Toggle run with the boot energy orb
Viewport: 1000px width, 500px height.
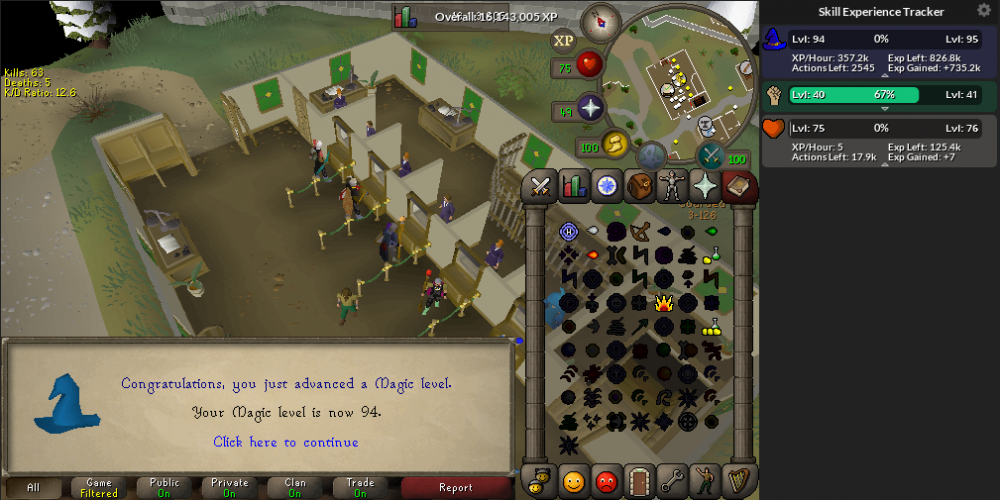tap(613, 146)
